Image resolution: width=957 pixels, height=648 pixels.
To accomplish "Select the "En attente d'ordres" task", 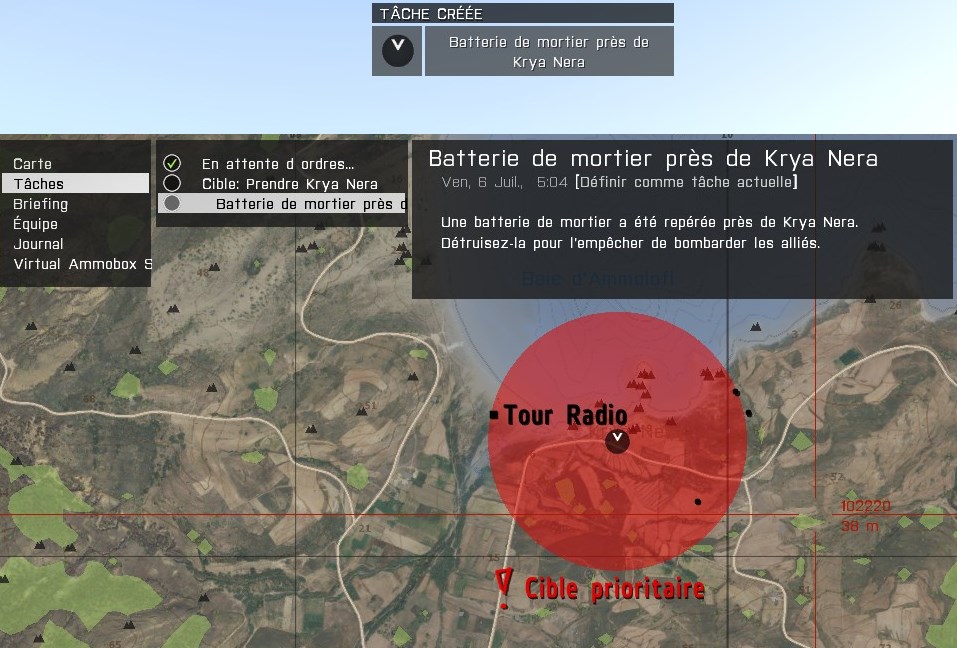I will point(277,164).
